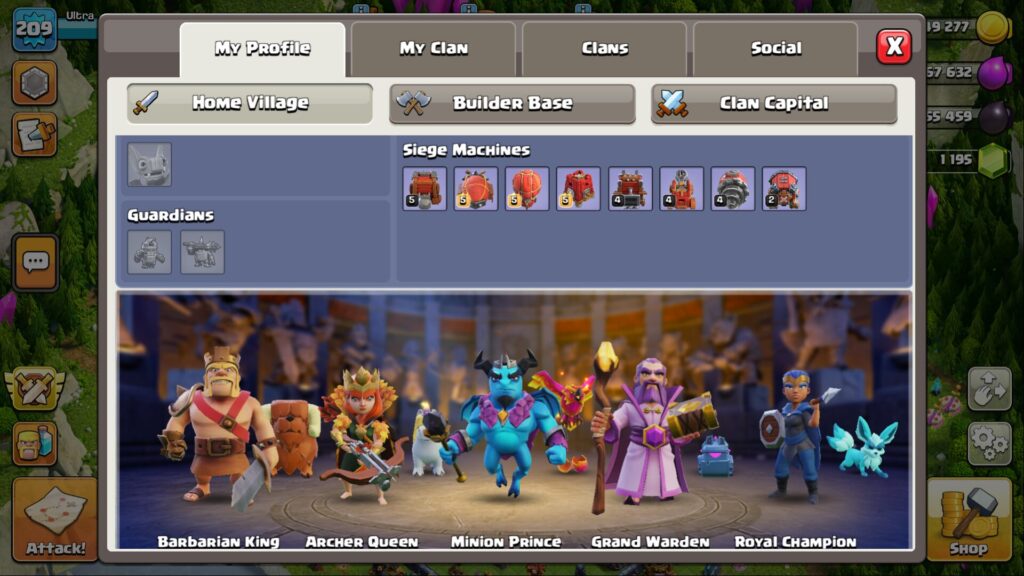The height and width of the screenshot is (576, 1024).
Task: Click the level 209 experience badge
Action: (33, 28)
